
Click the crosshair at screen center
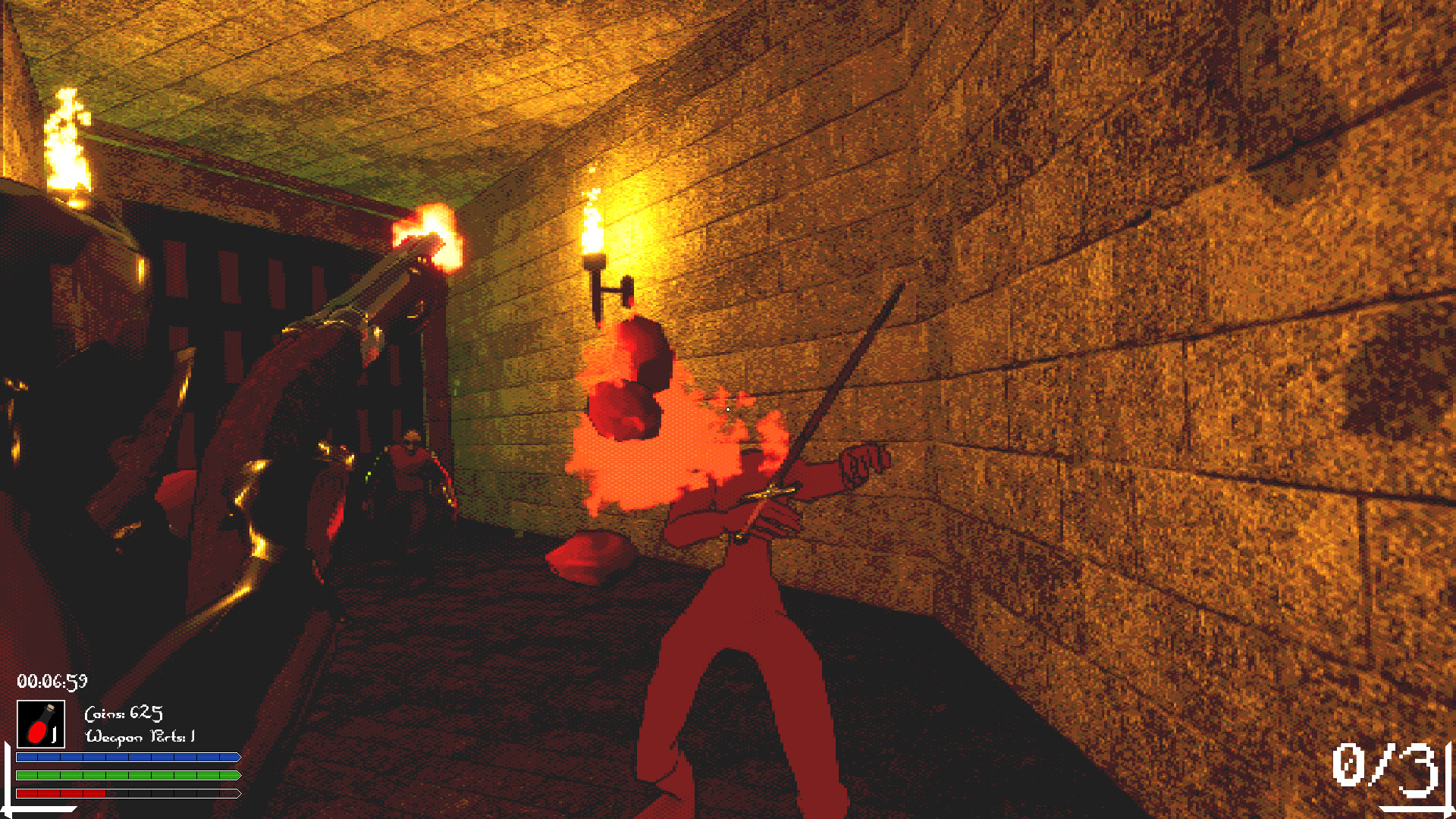pos(726,408)
